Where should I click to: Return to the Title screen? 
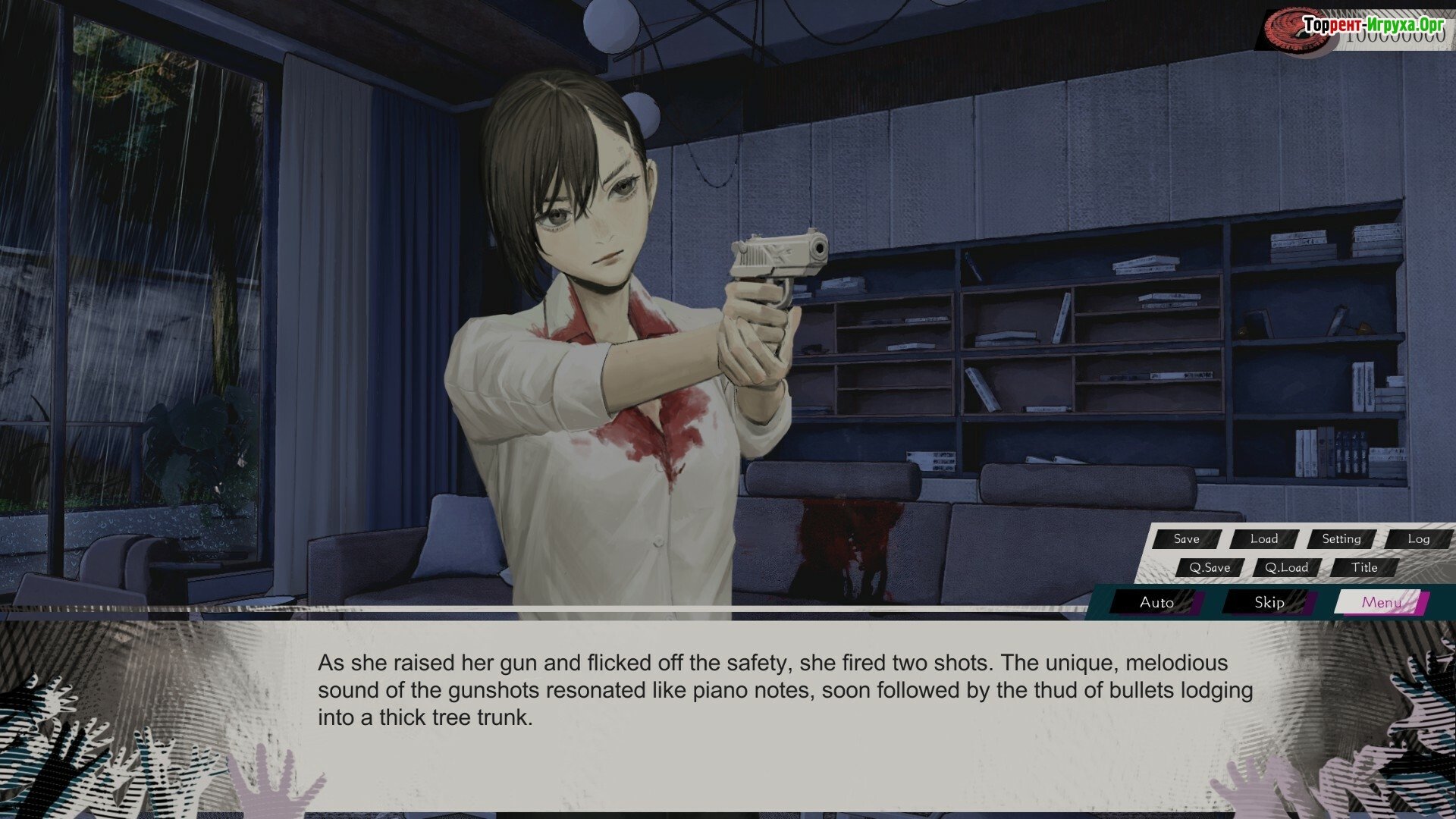[1364, 568]
